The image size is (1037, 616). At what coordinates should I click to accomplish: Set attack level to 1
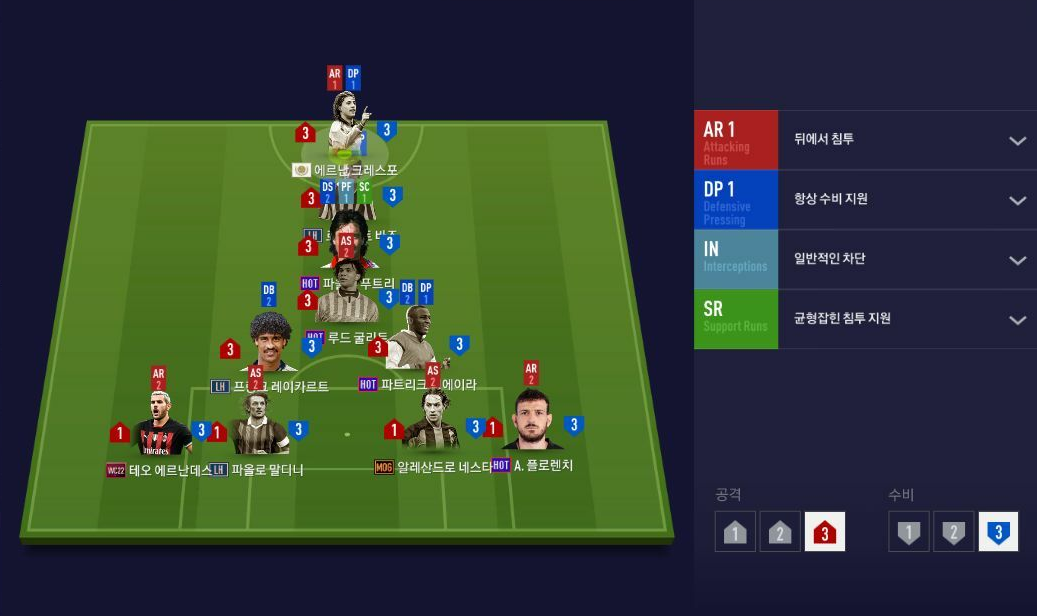735,532
